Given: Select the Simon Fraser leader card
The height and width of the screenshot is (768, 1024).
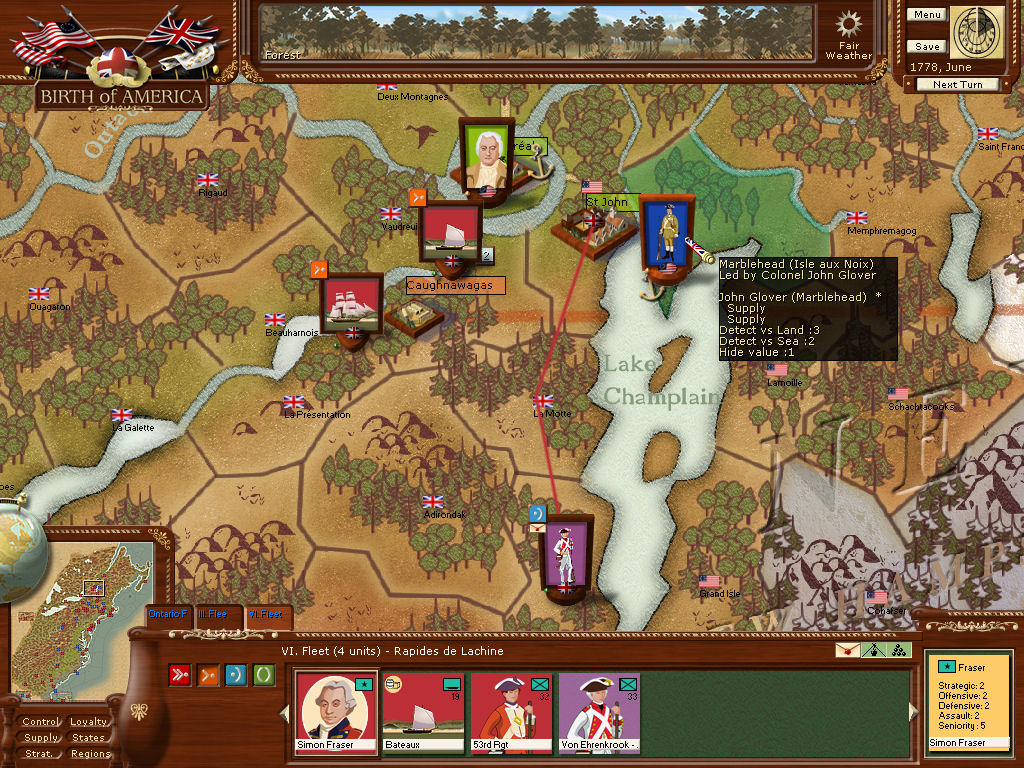Looking at the screenshot, I should (x=336, y=711).
